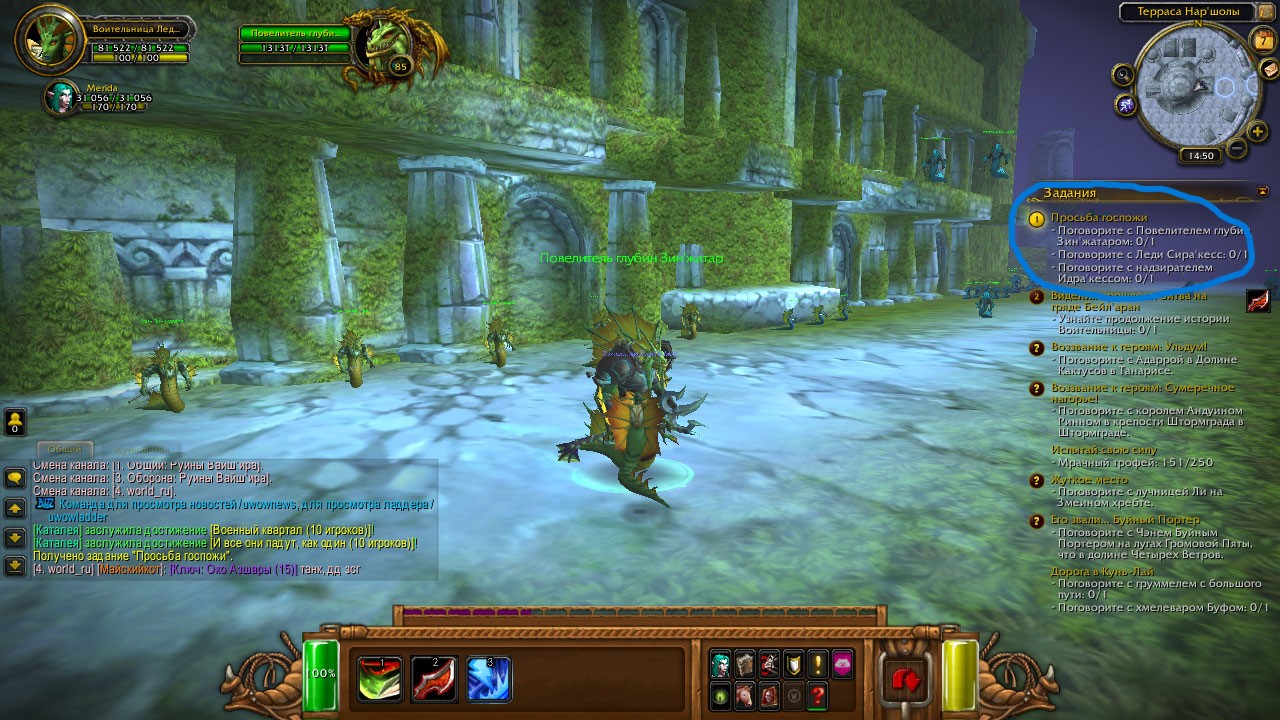Use the red blade quest item button
Image resolution: width=1280 pixels, height=720 pixels.
click(1259, 300)
